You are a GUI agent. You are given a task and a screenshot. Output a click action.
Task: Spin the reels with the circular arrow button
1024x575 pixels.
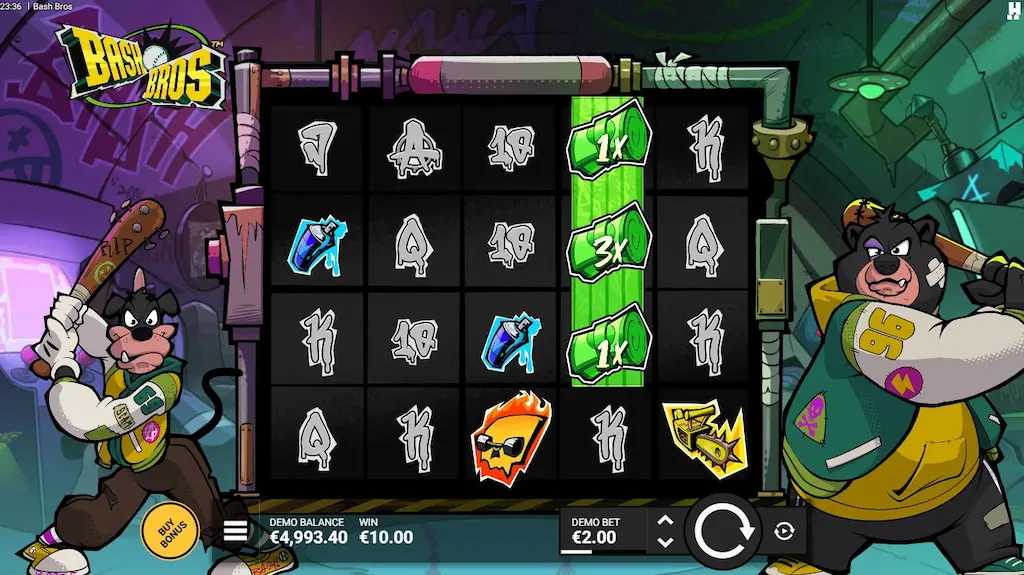(724, 531)
